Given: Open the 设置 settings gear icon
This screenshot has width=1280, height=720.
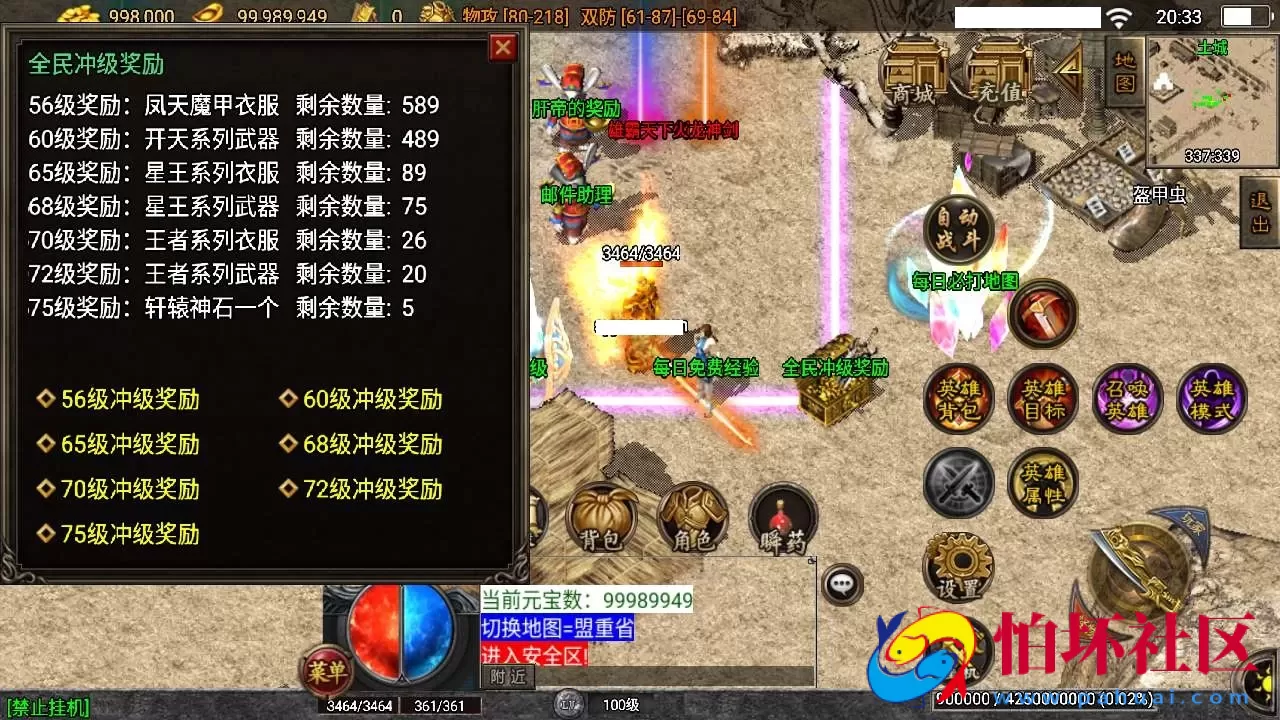Looking at the screenshot, I should tap(957, 565).
